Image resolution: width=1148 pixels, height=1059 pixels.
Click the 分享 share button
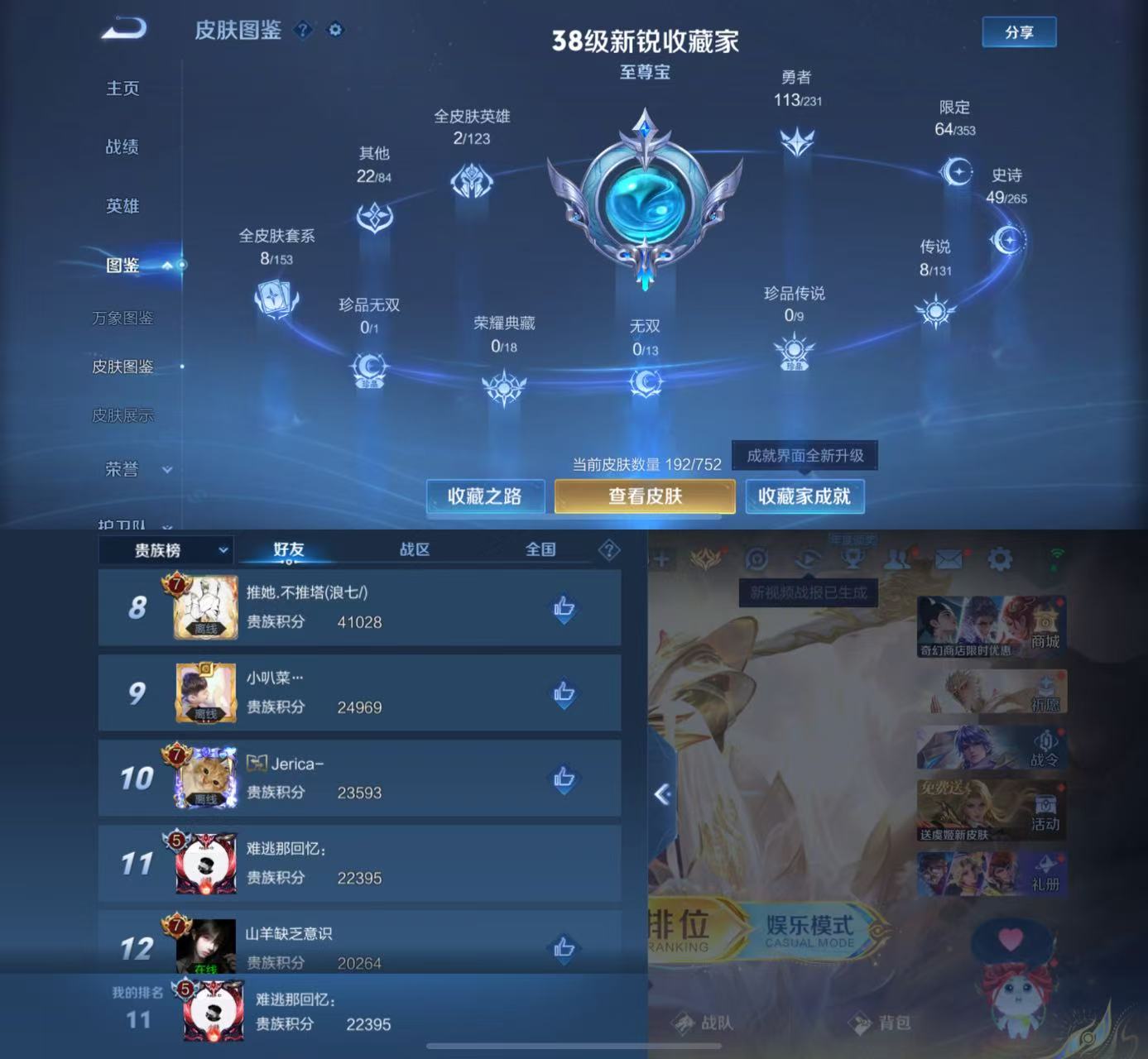[1019, 31]
